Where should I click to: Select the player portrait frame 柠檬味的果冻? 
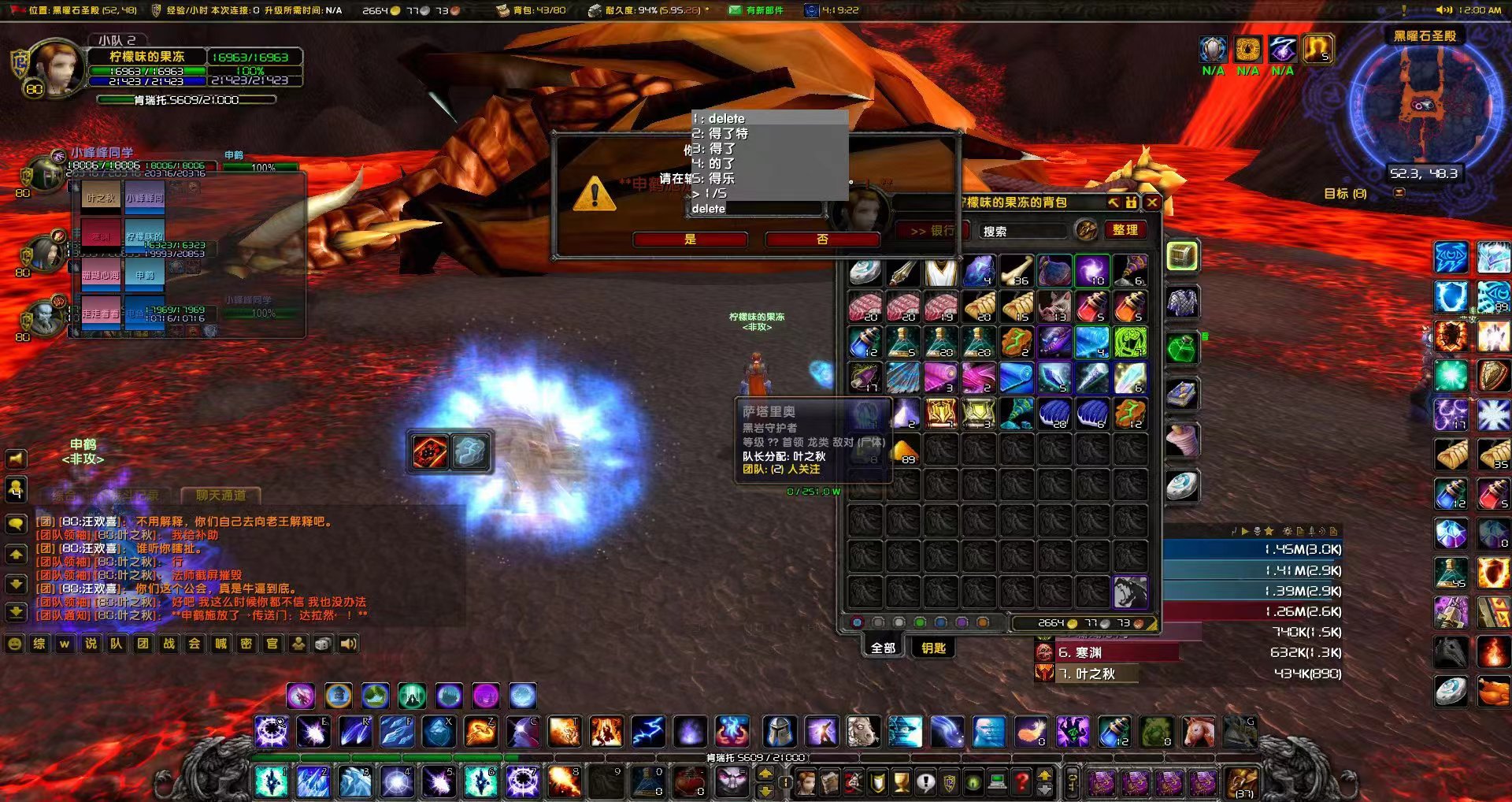coord(55,69)
